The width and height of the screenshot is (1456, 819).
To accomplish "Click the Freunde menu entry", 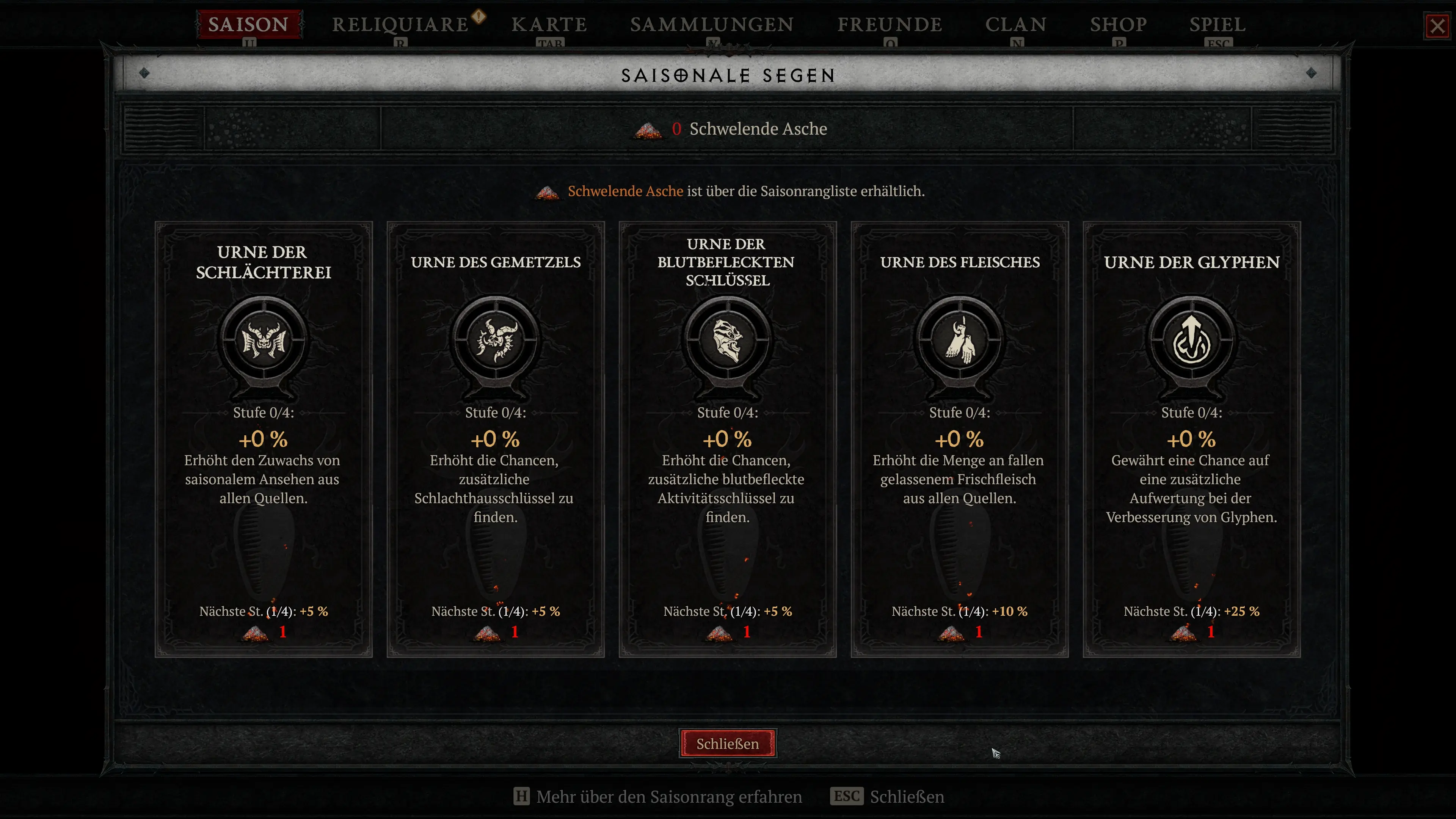I will click(x=890, y=24).
